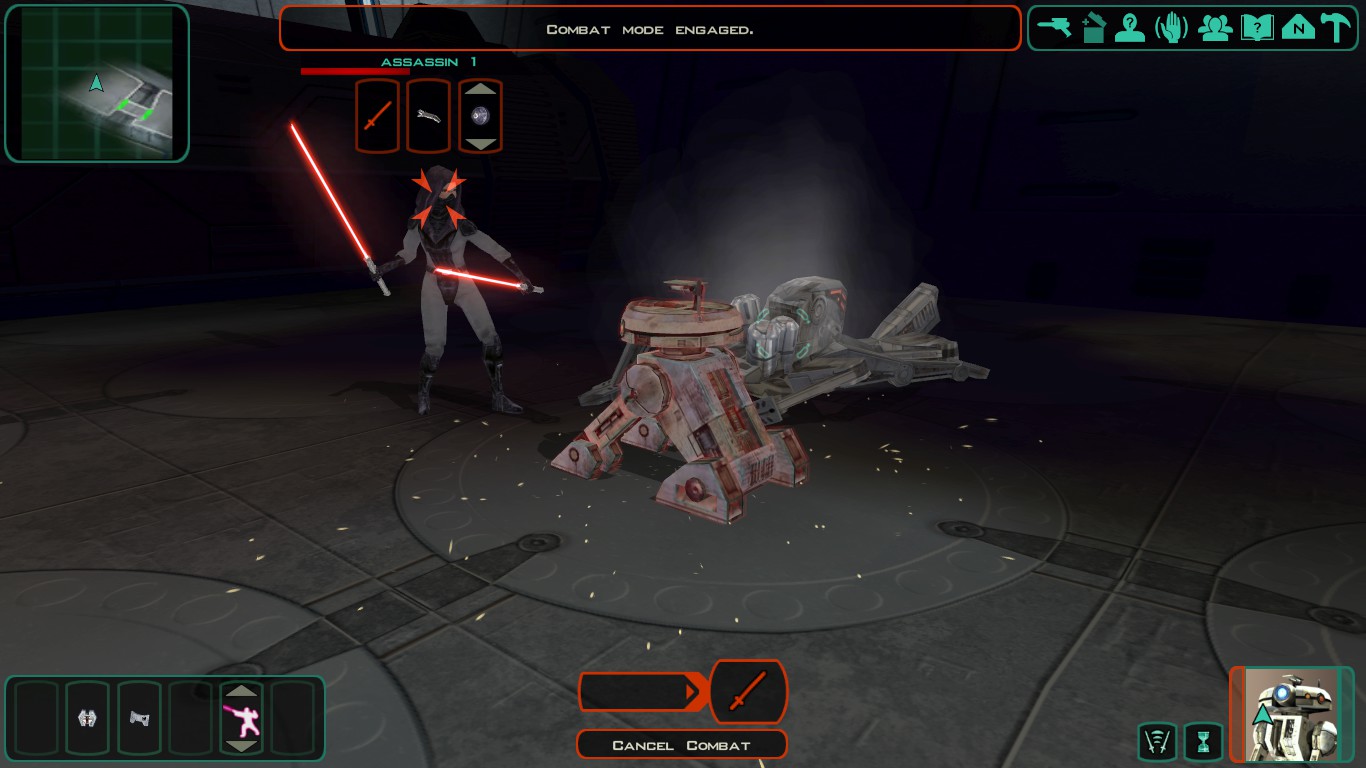The width and height of the screenshot is (1366, 768).
Task: Open the map icon marked N
Action: tap(1298, 27)
